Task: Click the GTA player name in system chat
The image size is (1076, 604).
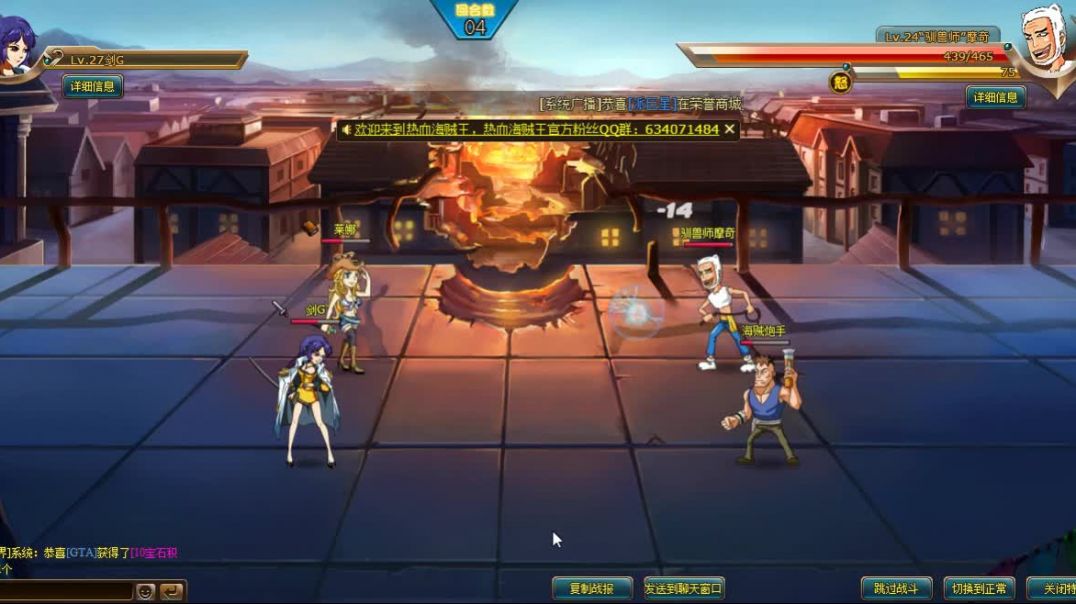Action: 80,553
